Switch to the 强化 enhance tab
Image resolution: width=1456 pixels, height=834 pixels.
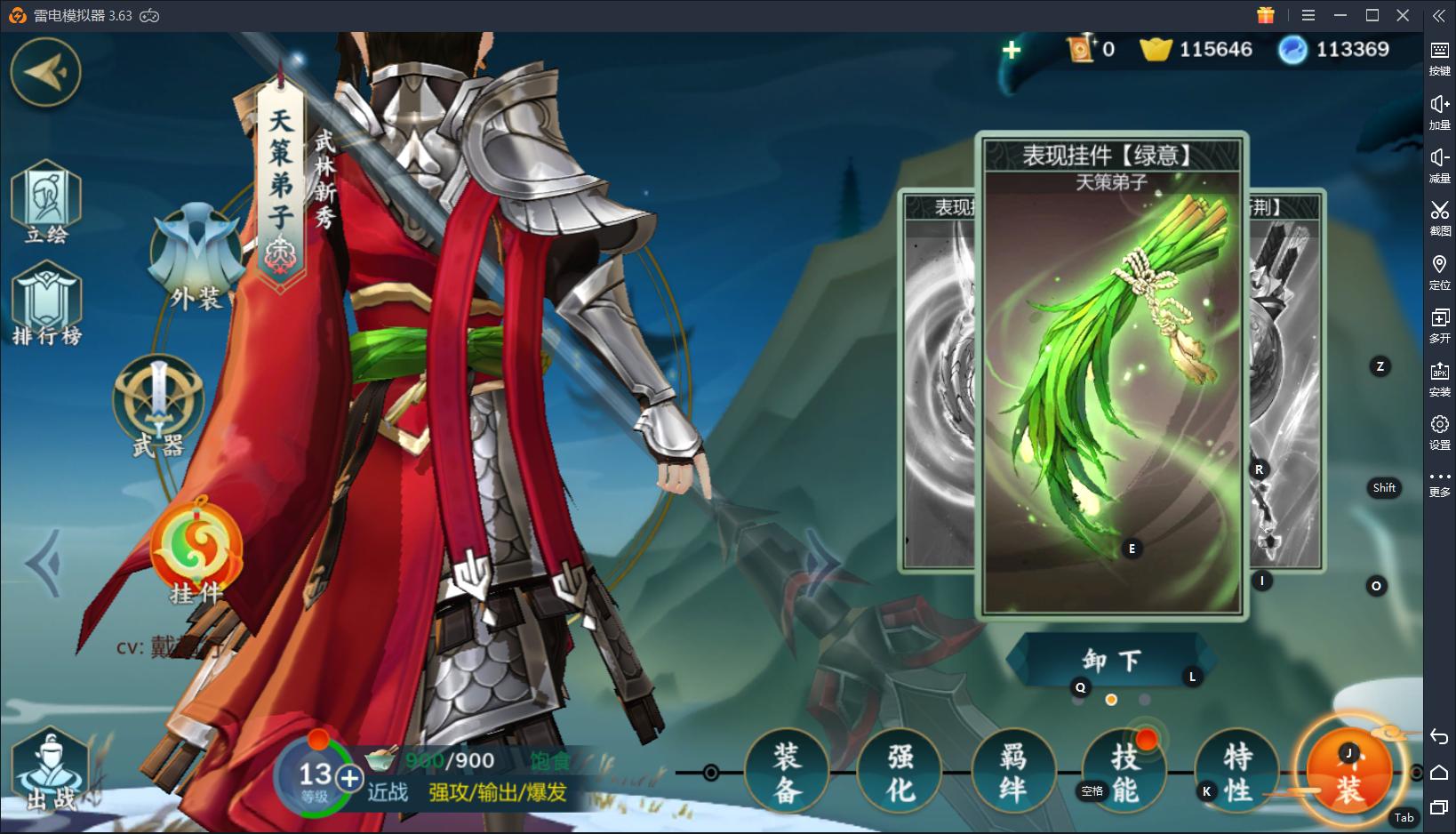point(900,773)
